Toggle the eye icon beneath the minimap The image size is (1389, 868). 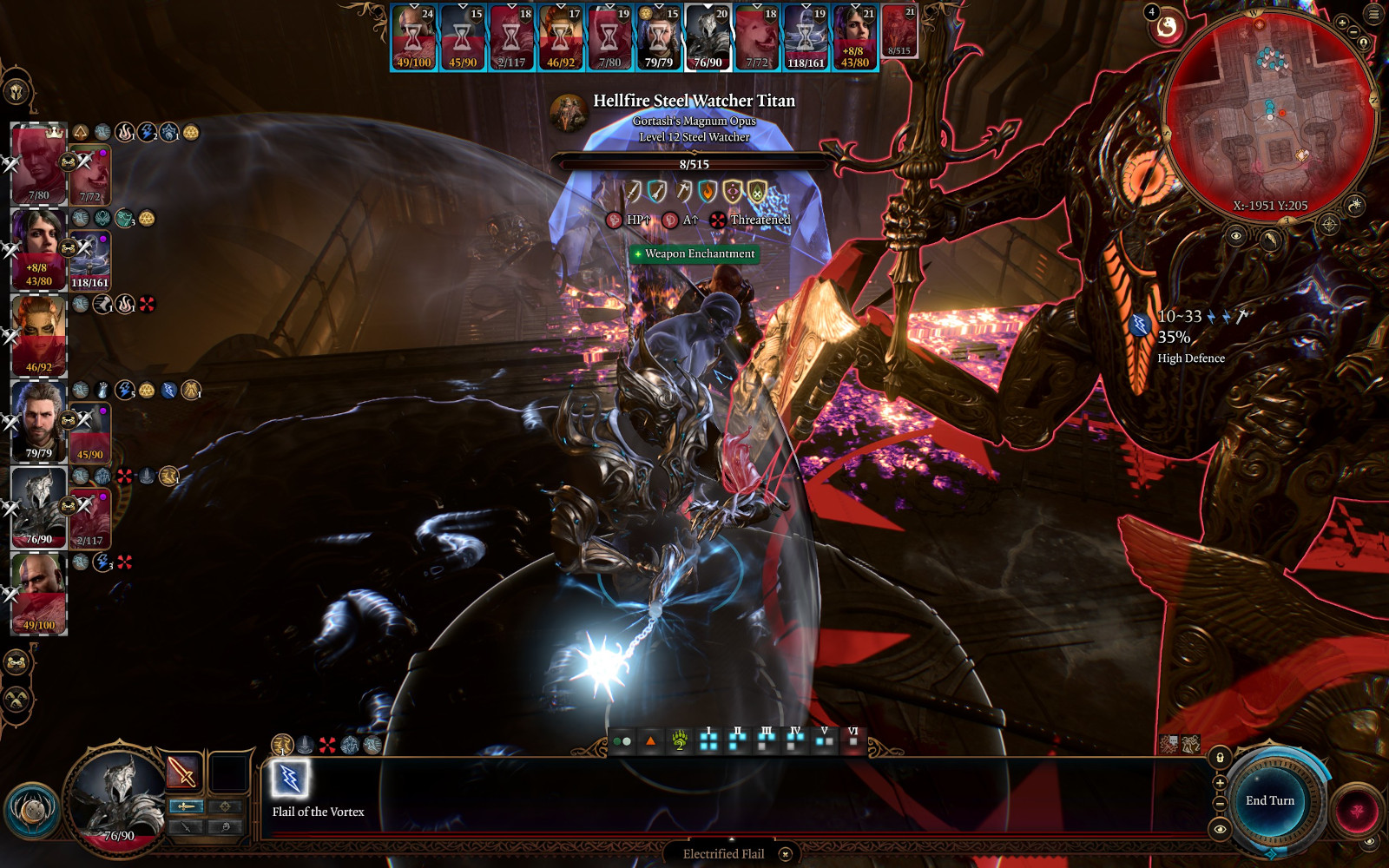pyautogui.click(x=1236, y=235)
